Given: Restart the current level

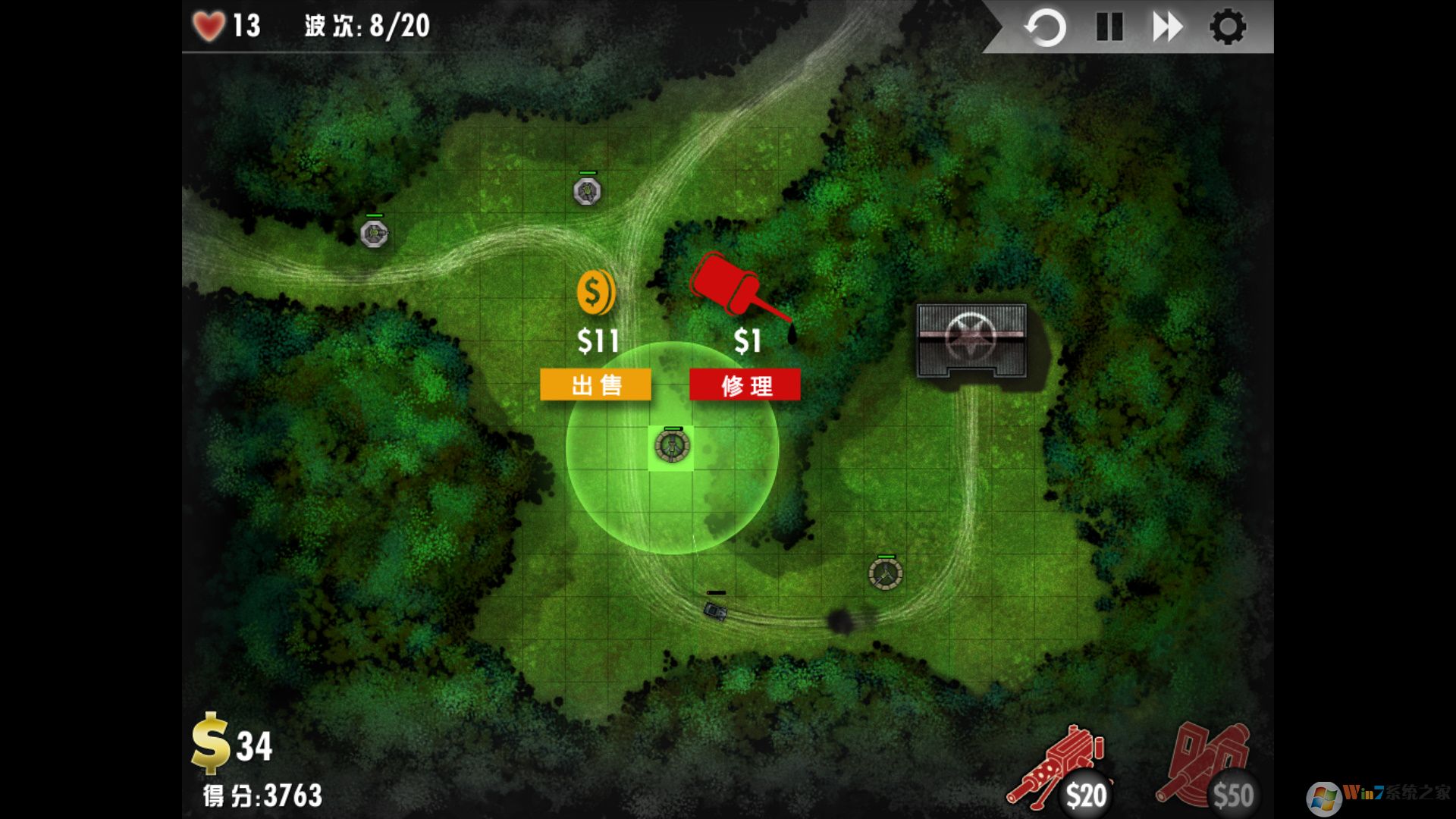Looking at the screenshot, I should pyautogui.click(x=1046, y=27).
